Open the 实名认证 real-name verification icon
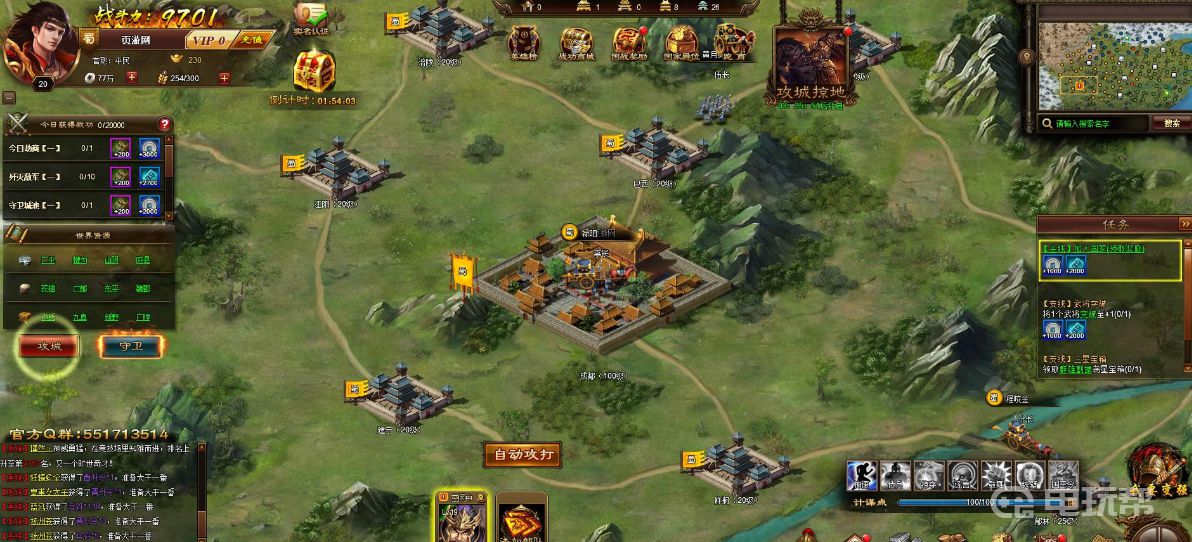The height and width of the screenshot is (542, 1192). pos(311,18)
